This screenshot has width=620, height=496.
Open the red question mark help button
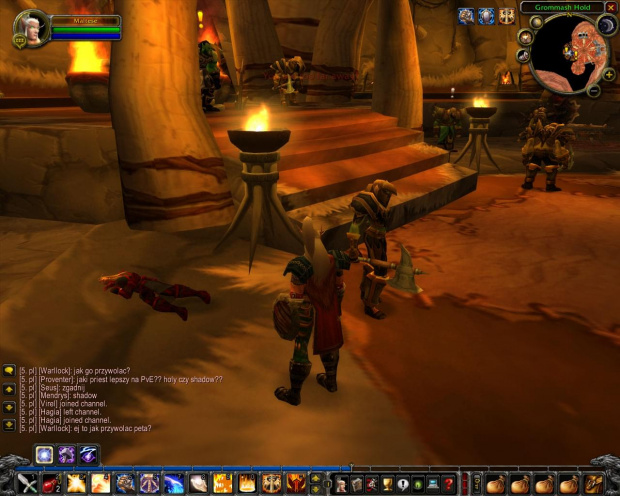(x=448, y=484)
